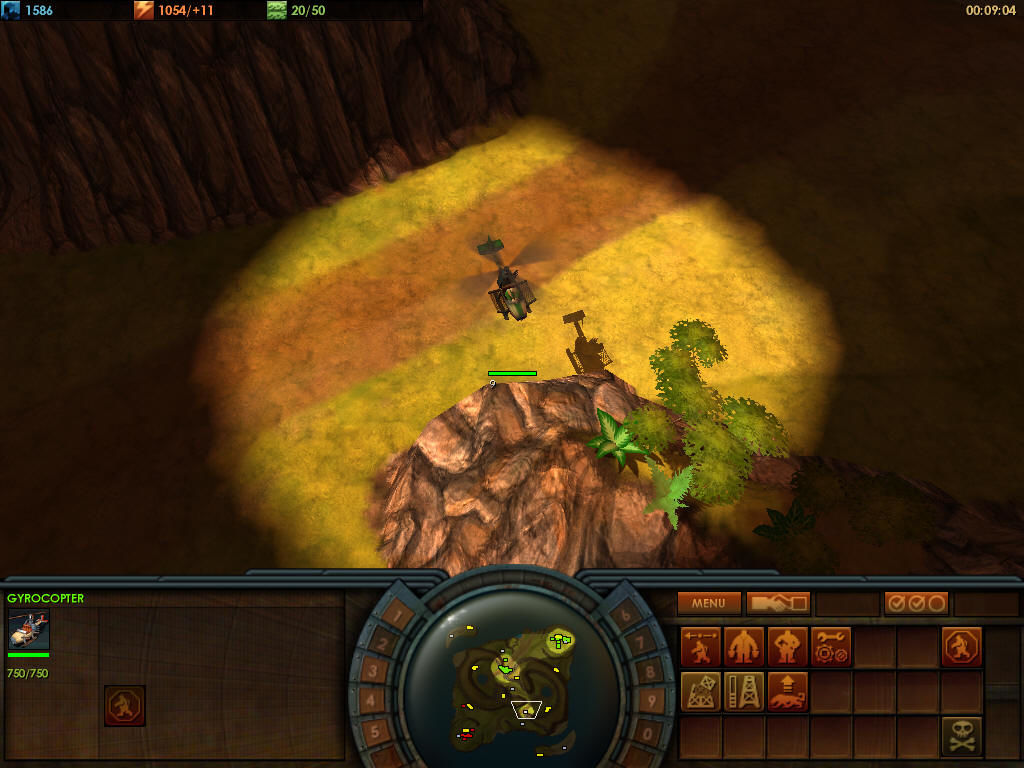Select the oil tower with gauge icon
The height and width of the screenshot is (768, 1024).
click(744, 691)
